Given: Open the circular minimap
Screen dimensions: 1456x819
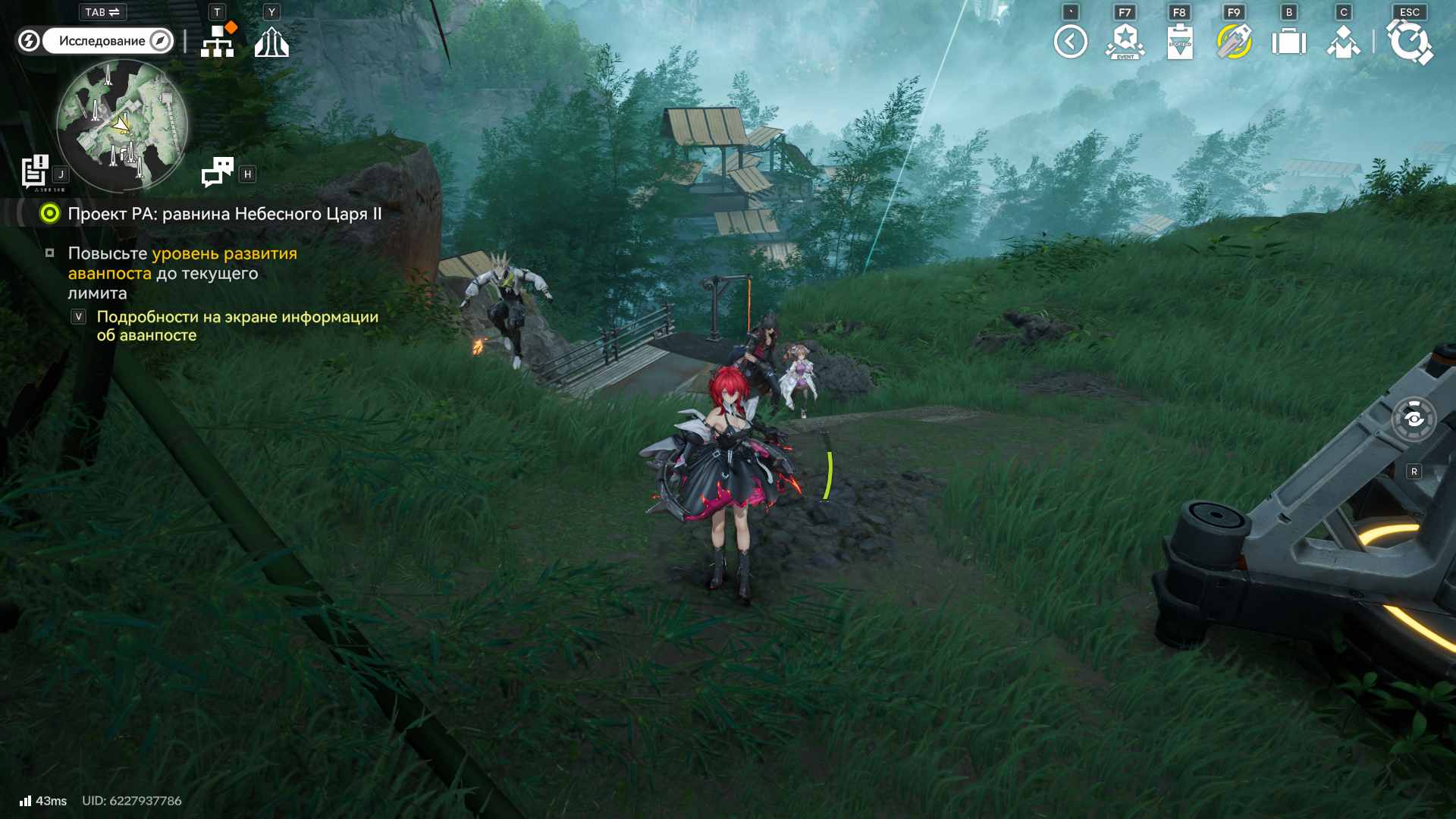Looking at the screenshot, I should coord(122,125).
